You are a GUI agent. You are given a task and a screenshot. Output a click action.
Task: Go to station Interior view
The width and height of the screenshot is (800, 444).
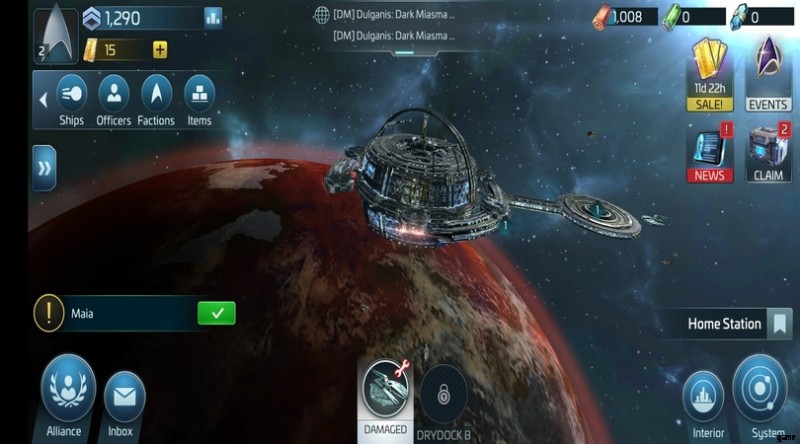coord(708,398)
